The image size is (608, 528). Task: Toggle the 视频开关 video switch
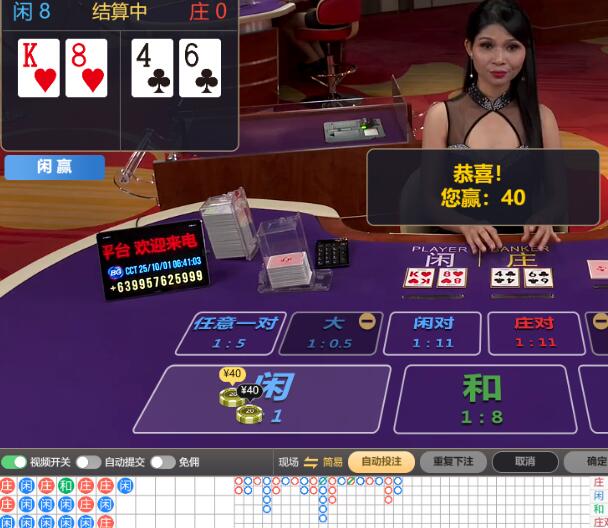point(15,462)
